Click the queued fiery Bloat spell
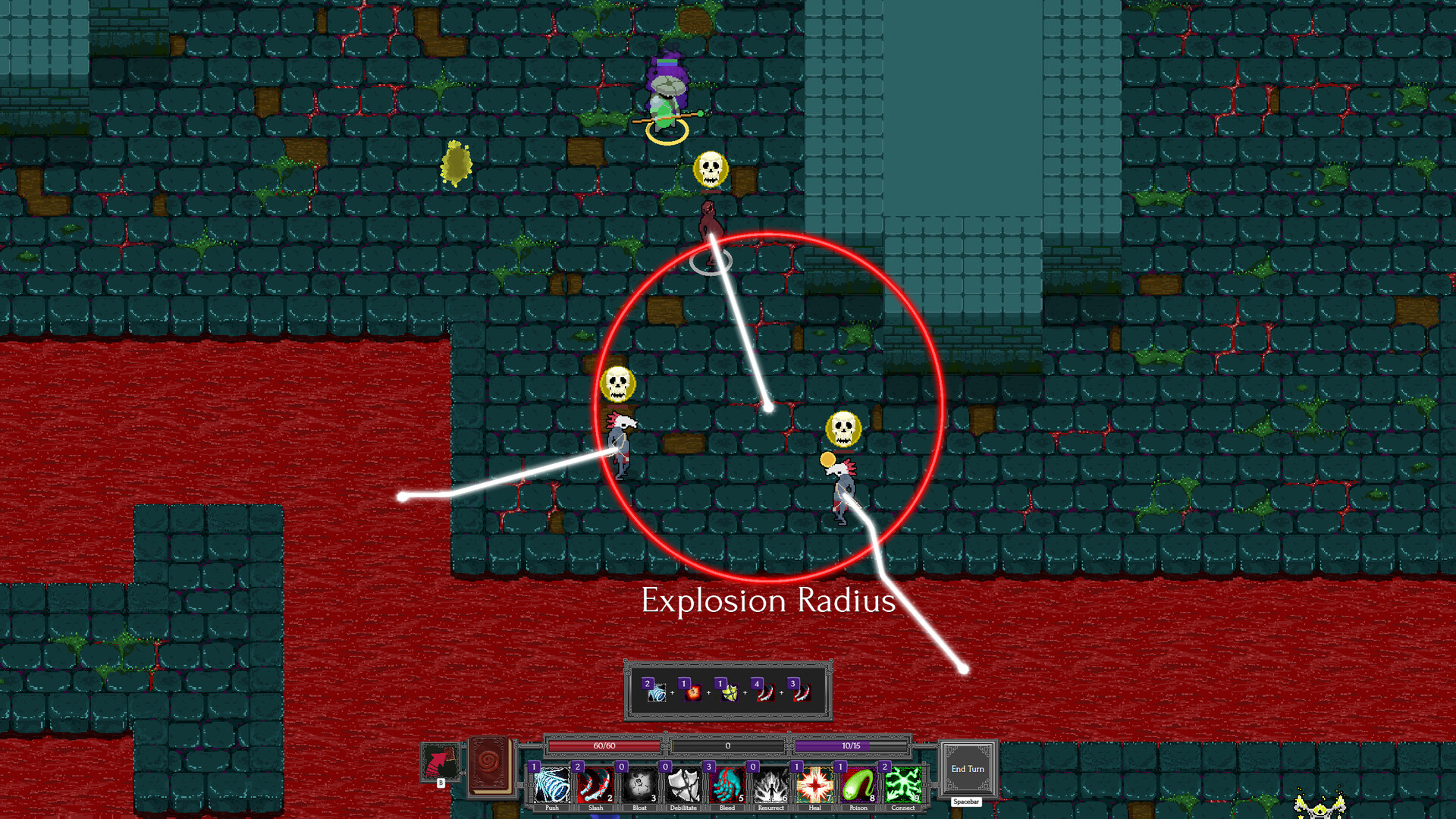Screen dimensions: 1456x819 click(692, 692)
